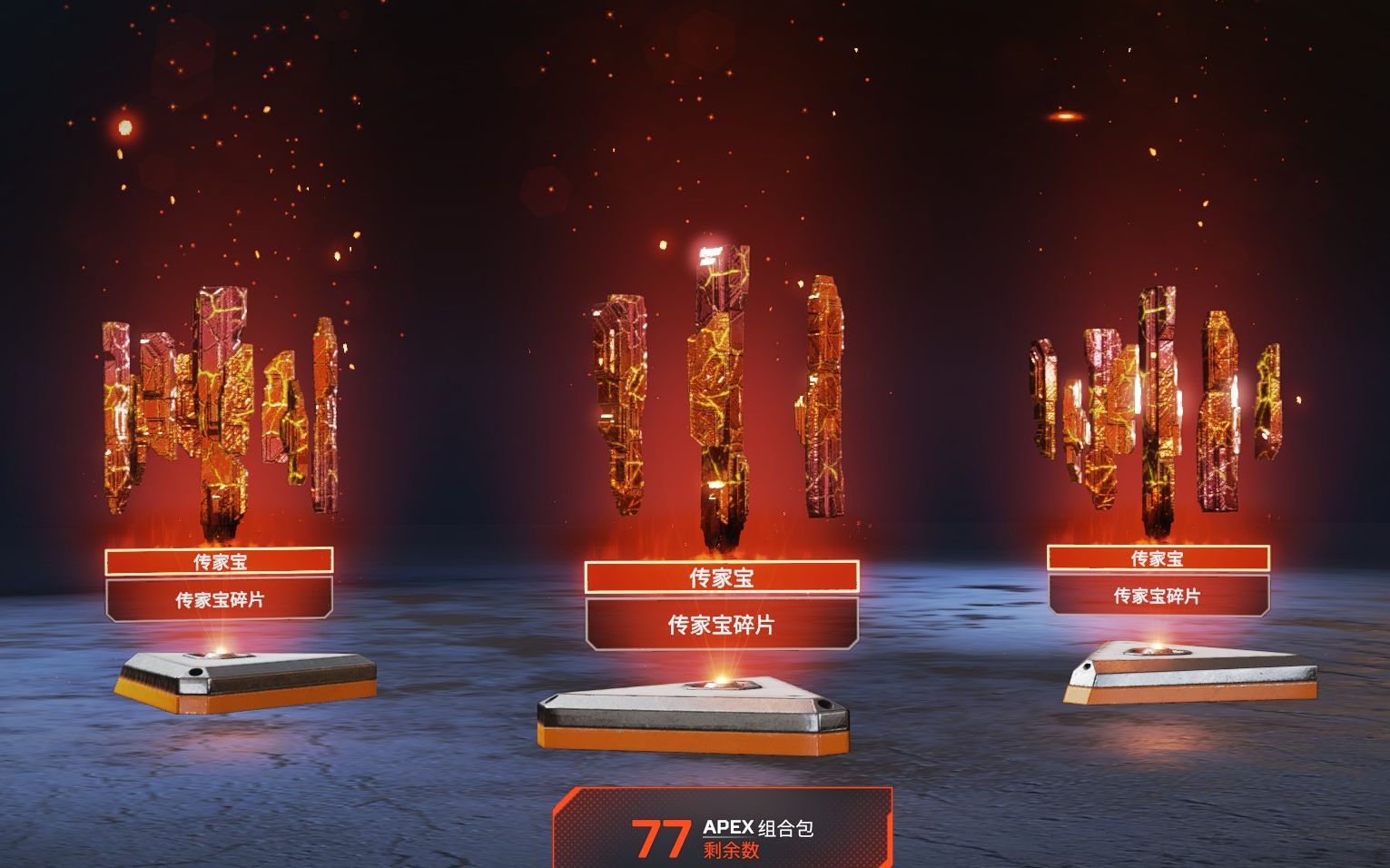The height and width of the screenshot is (868, 1390).
Task: Click the highlighted 传家宝 header on the right pack
Action: point(1158,560)
